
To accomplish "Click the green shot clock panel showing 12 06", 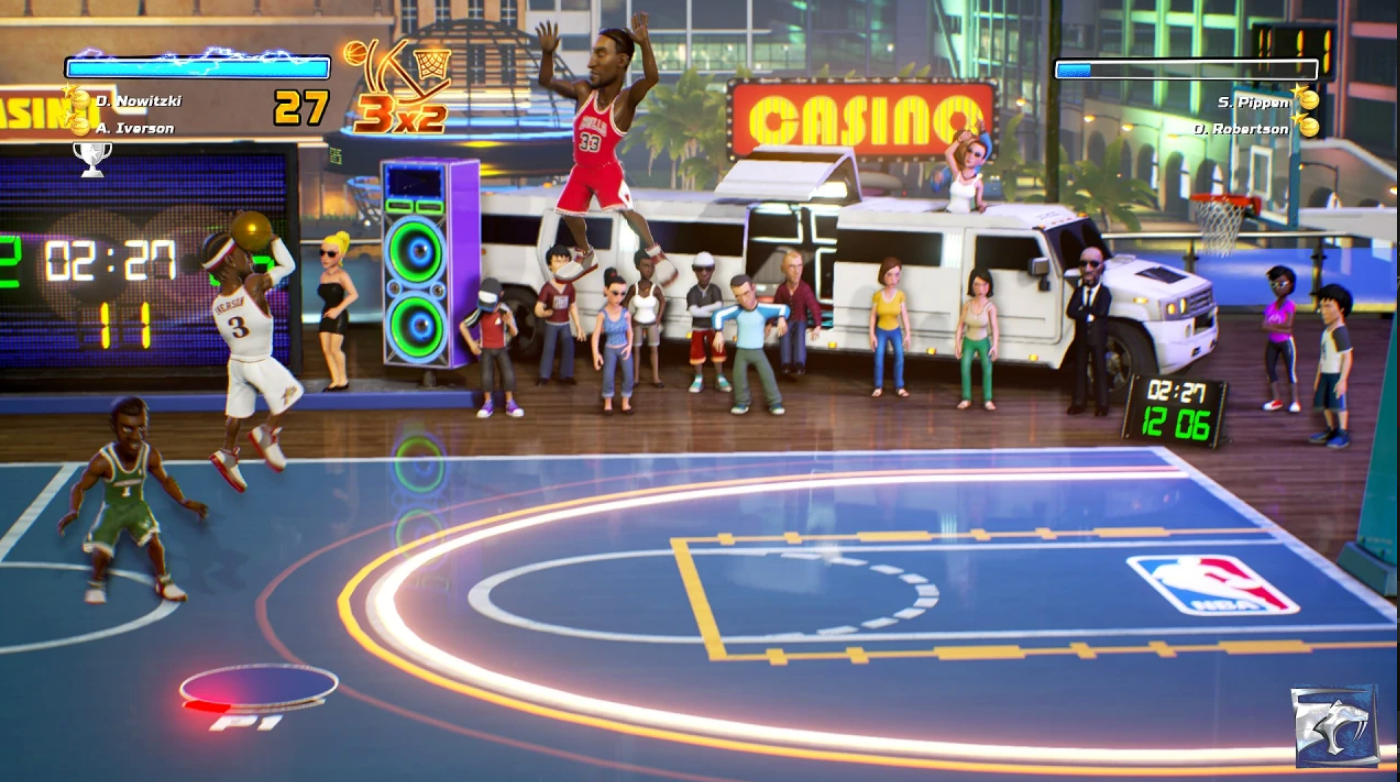I will click(1177, 422).
